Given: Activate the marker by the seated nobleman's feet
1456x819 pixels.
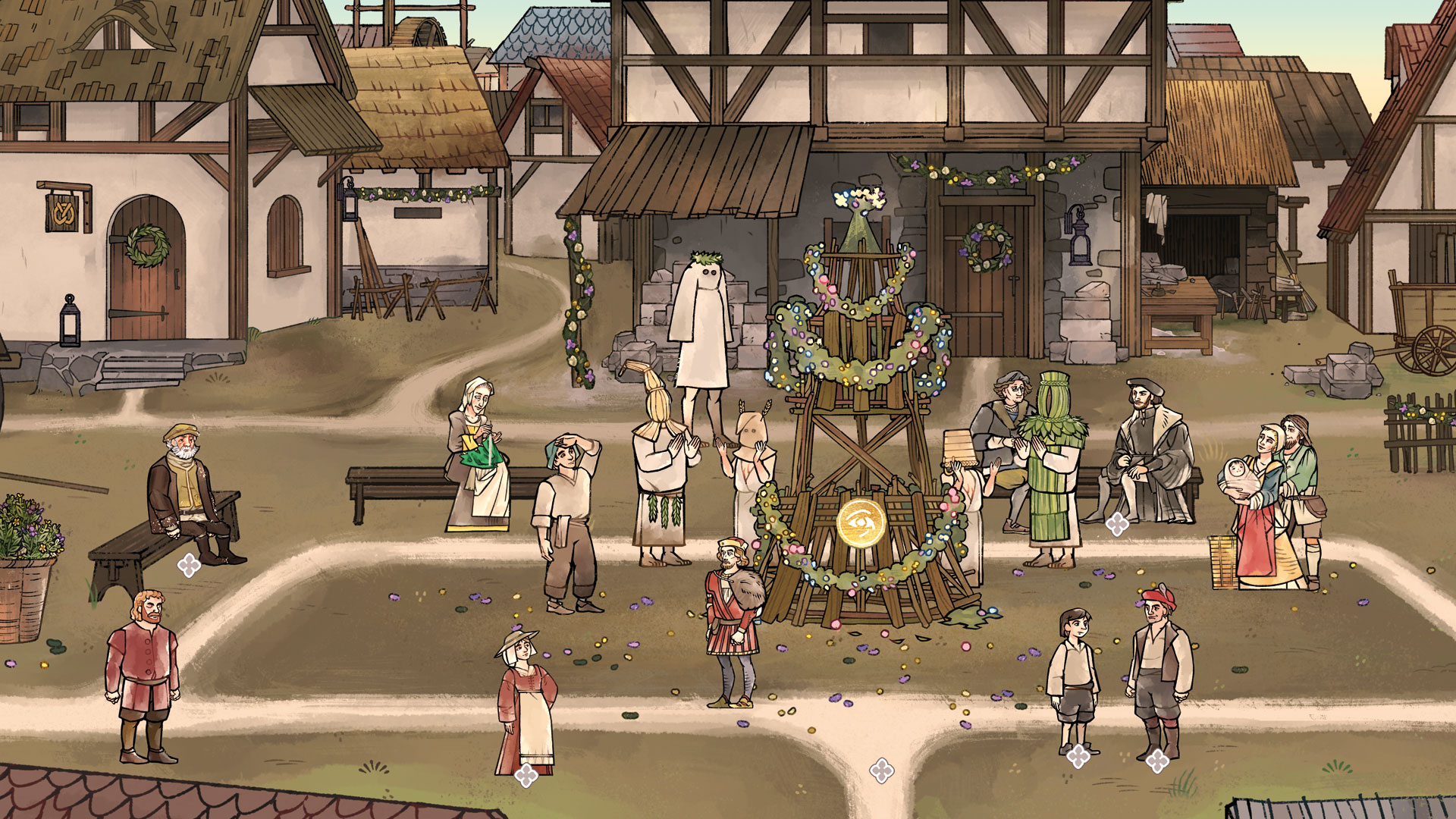Looking at the screenshot, I should pyautogui.click(x=1116, y=523).
